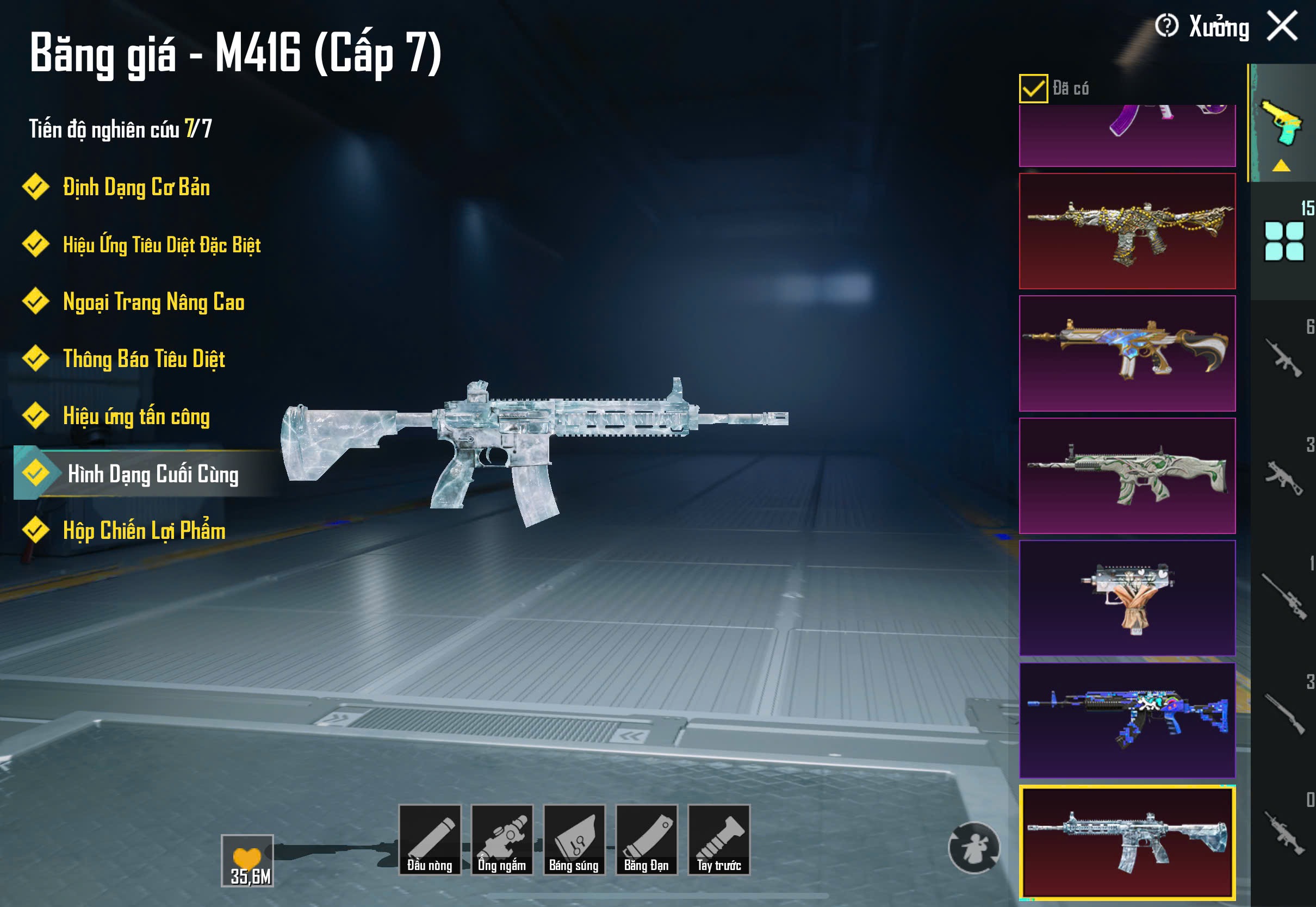Select Định Dạng Cơ Bản upgrade stage

136,188
